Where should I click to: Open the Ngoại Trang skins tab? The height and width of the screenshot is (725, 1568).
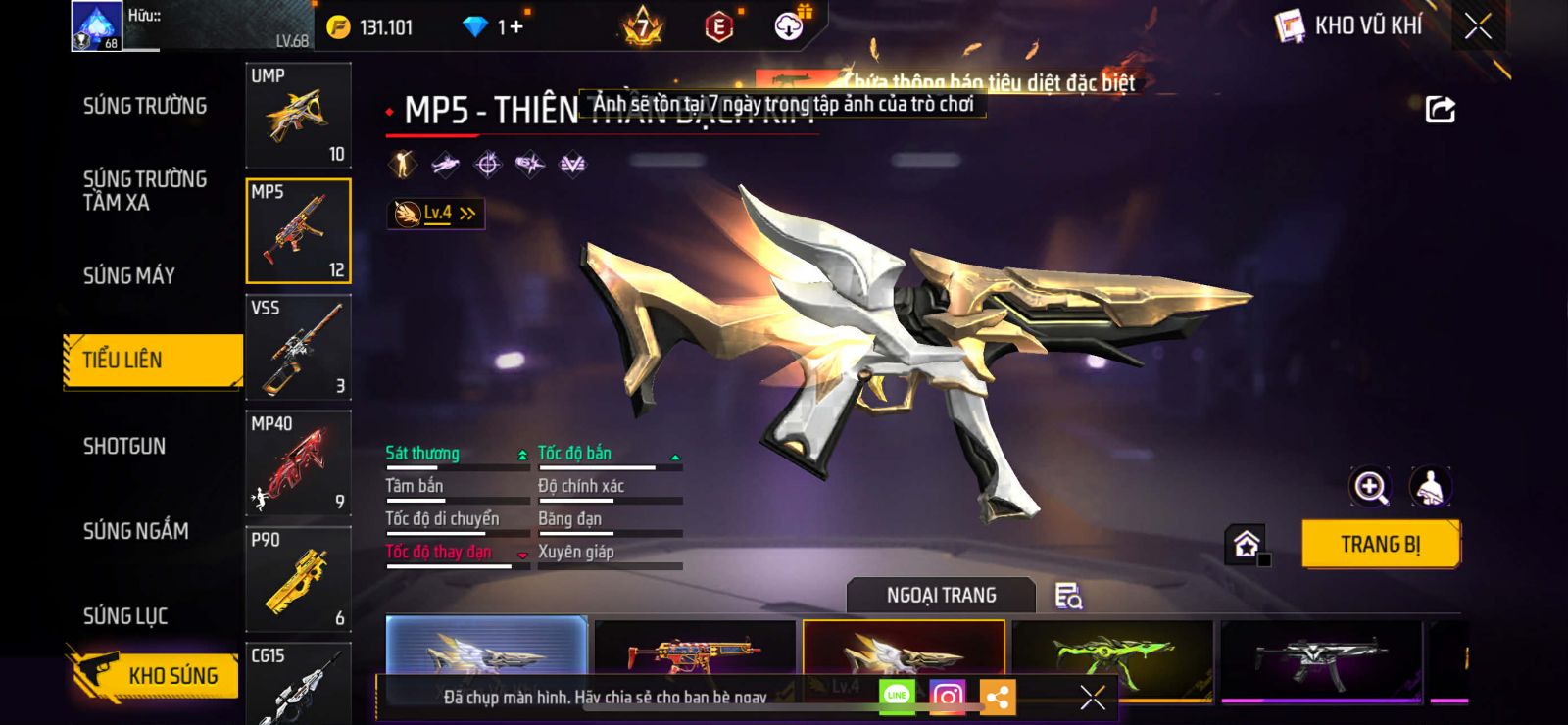click(941, 596)
